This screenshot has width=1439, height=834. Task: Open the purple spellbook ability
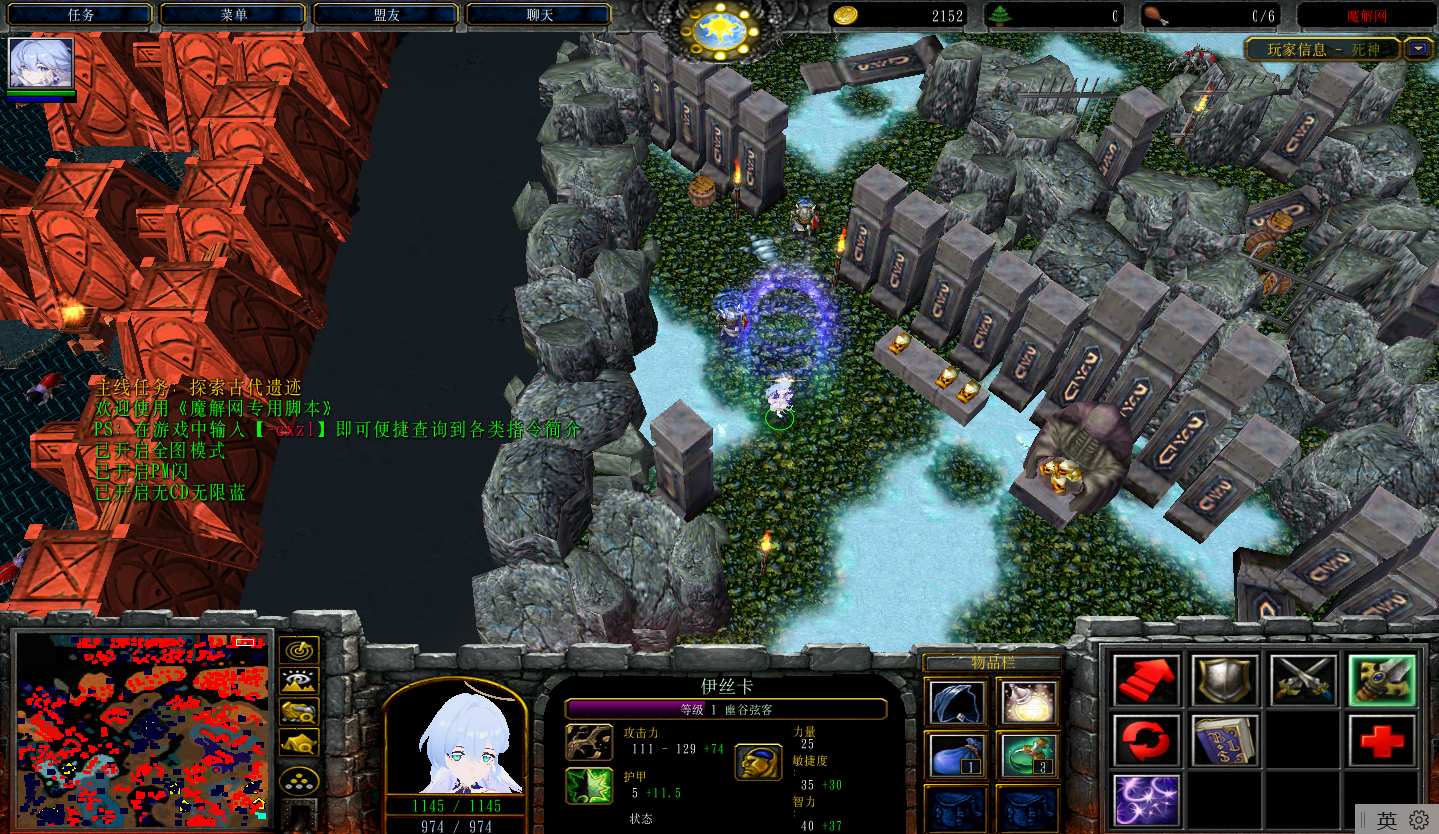point(1225,740)
